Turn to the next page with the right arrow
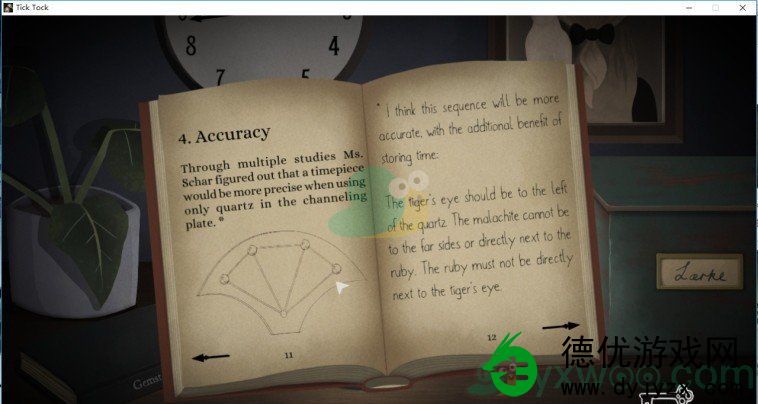The height and width of the screenshot is (404, 758). (x=560, y=326)
